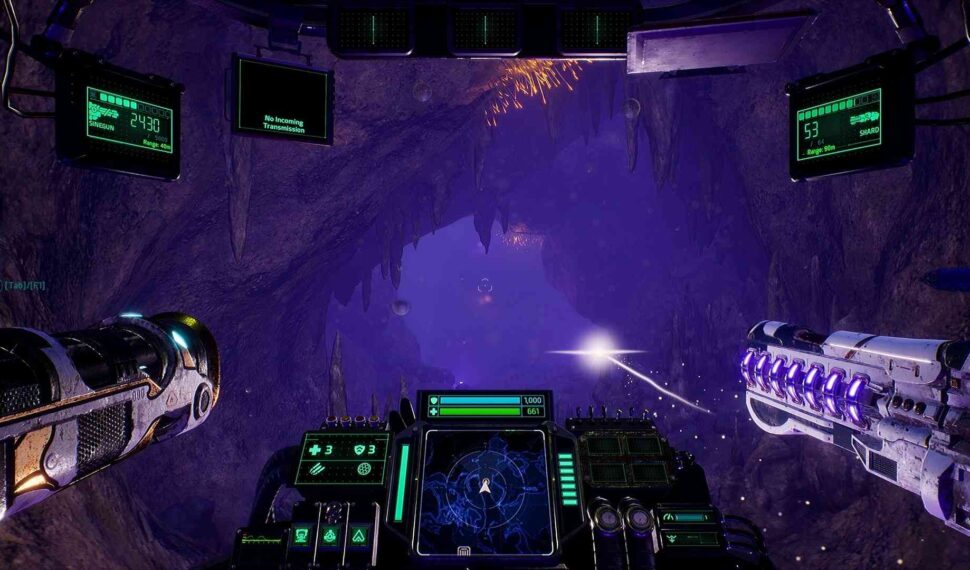The image size is (970, 570).
Task: Trigger the up-arrow boost ability button
Action: tap(357, 537)
